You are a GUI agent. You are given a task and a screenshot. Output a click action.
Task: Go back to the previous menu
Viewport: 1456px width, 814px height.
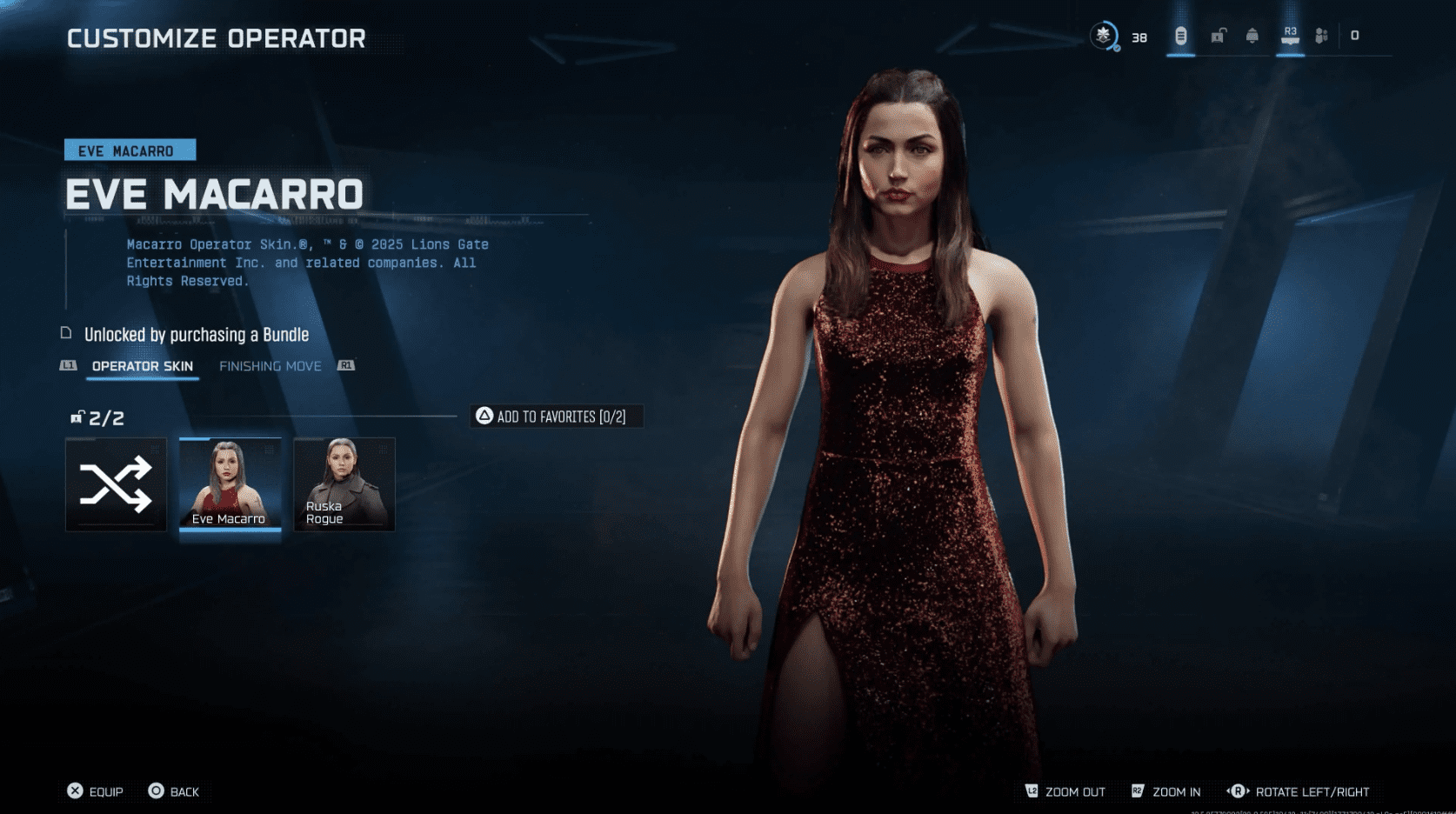point(174,791)
